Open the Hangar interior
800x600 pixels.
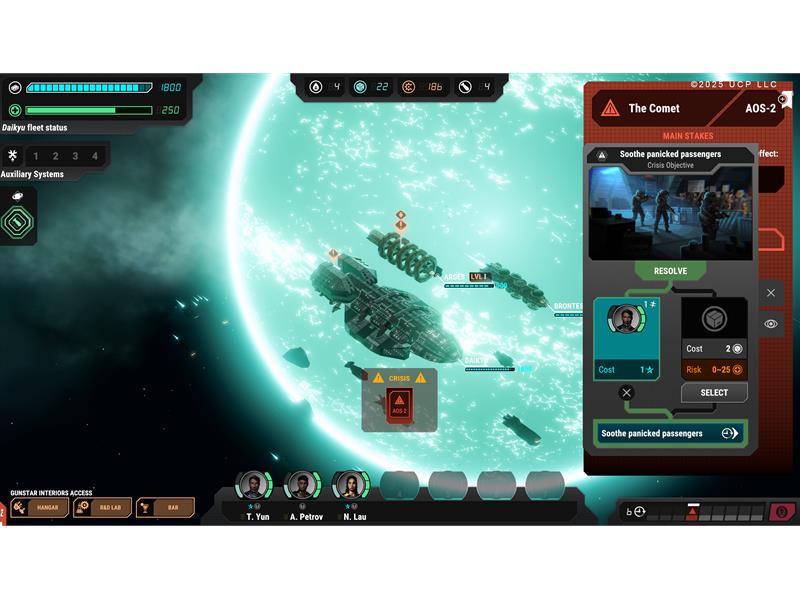click(40, 508)
